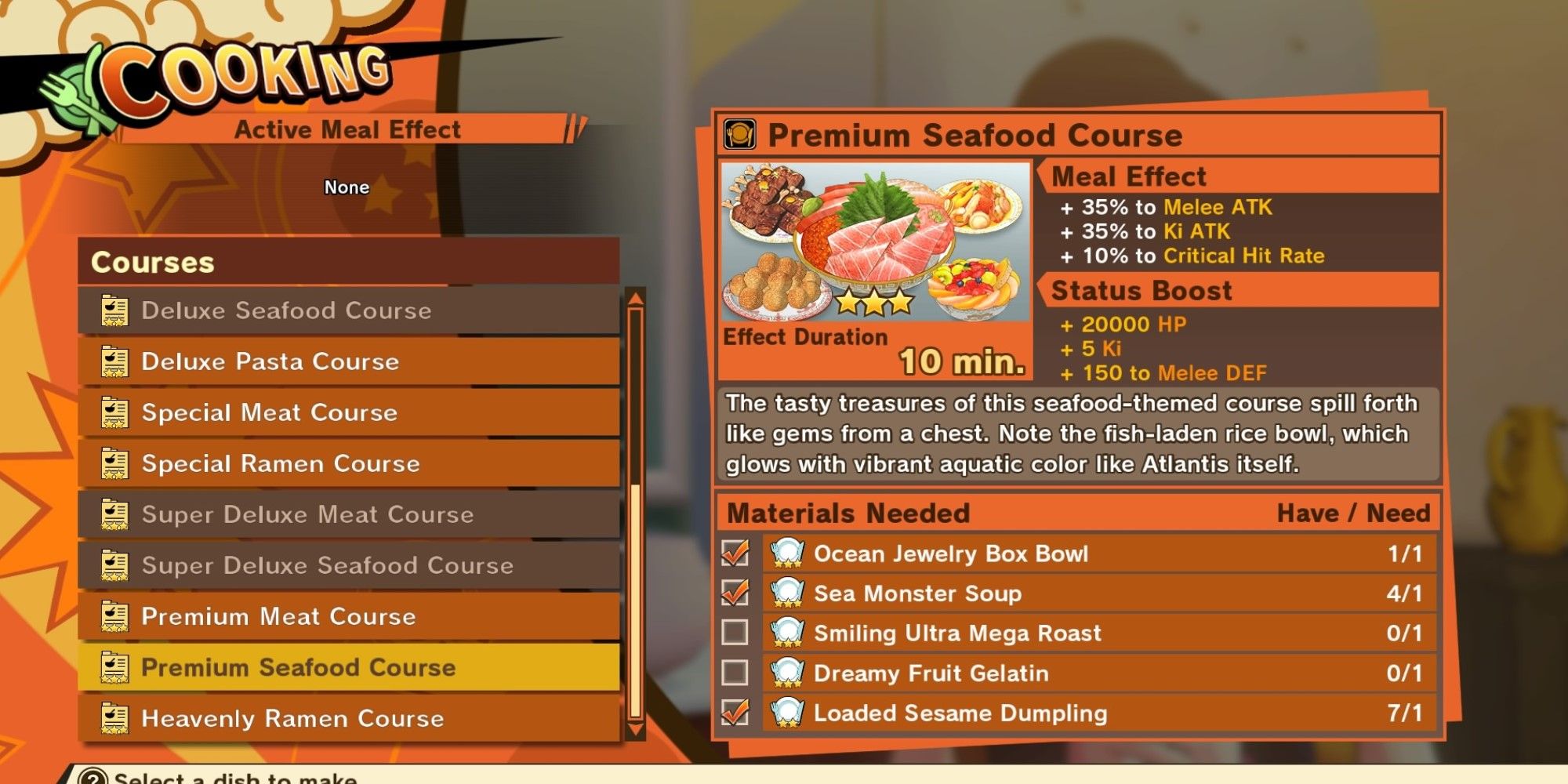Click the recipe icon beside Heavenly Ramen Course
This screenshot has width=1568, height=784.
116,718
